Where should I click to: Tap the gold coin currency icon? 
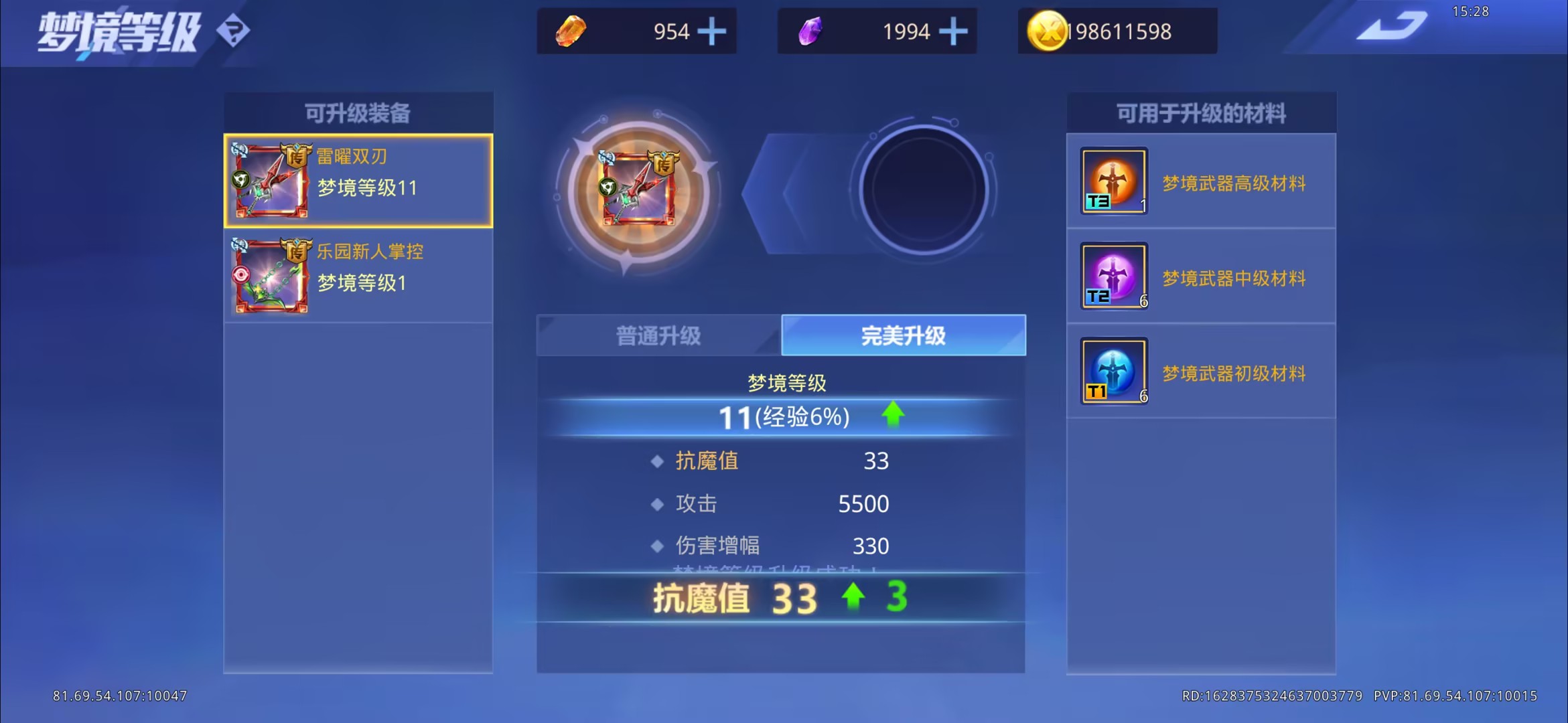click(1048, 31)
